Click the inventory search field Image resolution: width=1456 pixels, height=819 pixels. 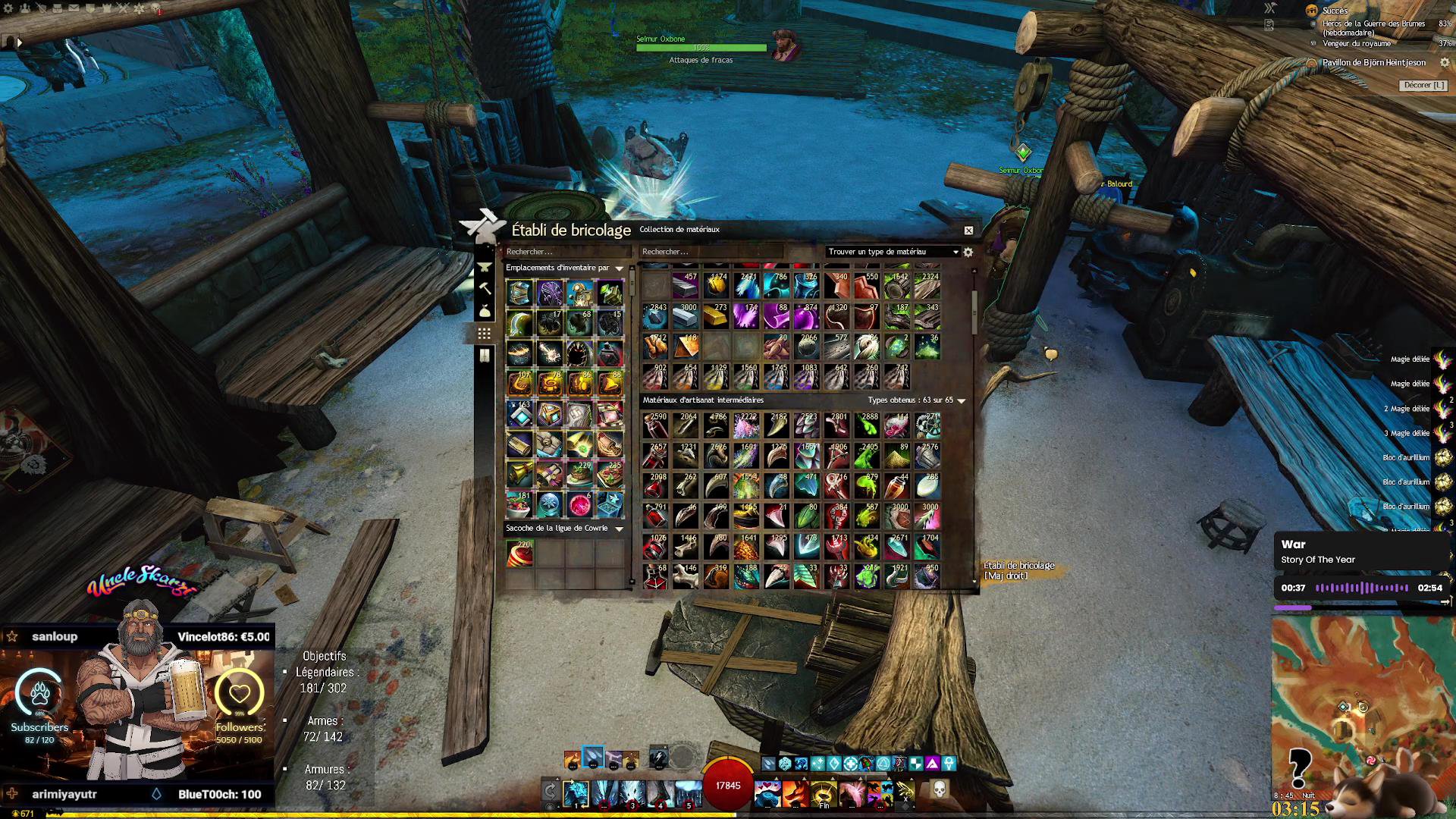click(x=567, y=252)
